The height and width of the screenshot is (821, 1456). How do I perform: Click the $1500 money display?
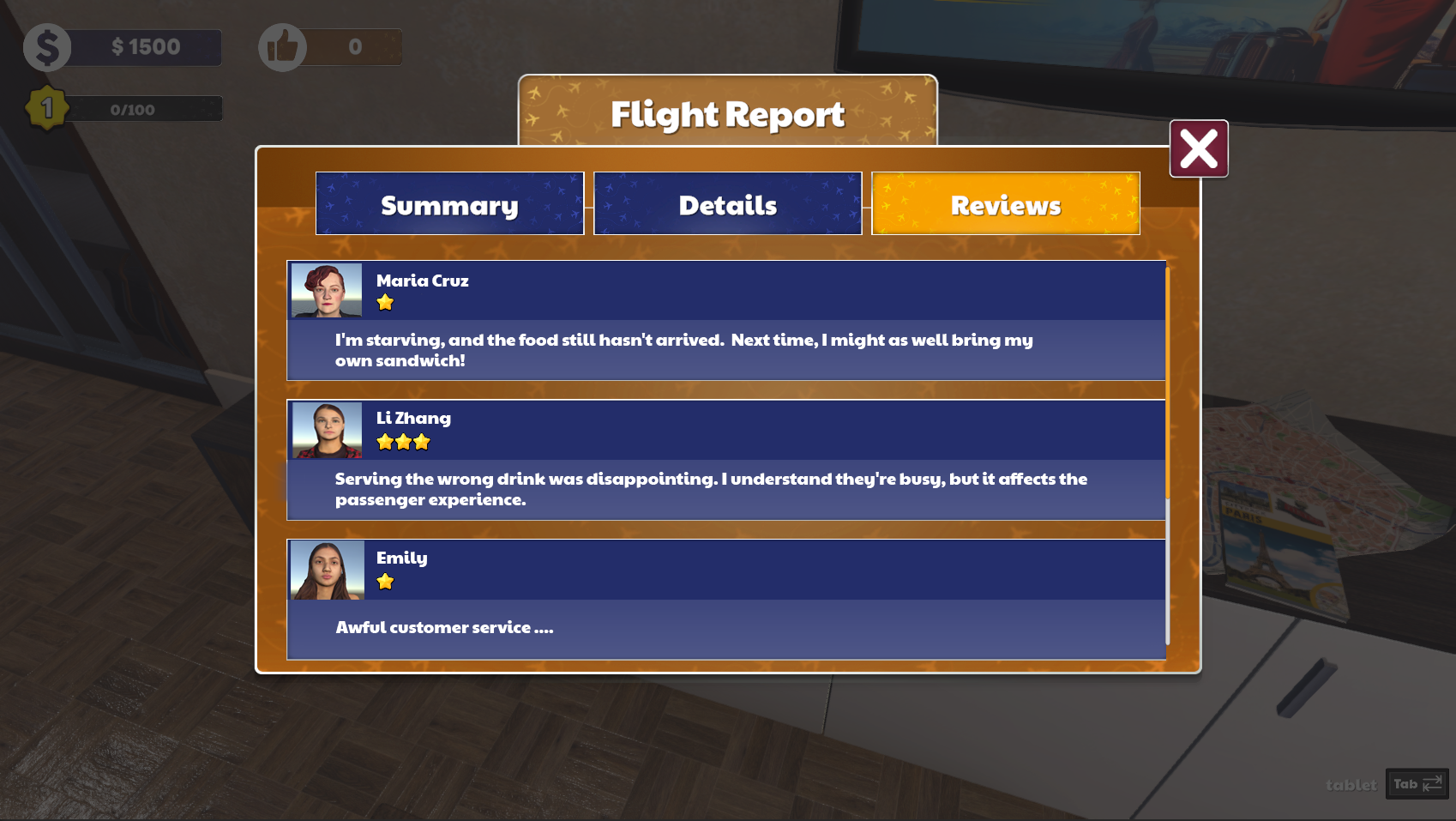(146, 47)
